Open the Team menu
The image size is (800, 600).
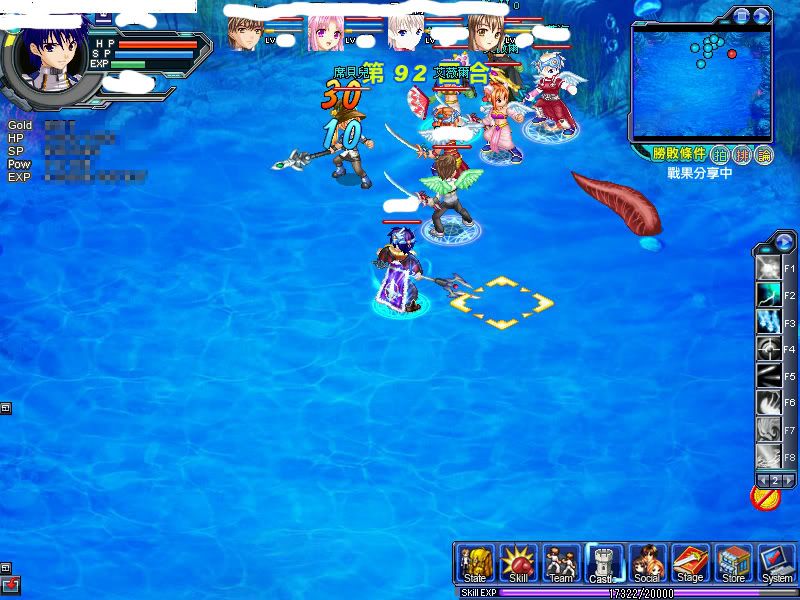561,564
